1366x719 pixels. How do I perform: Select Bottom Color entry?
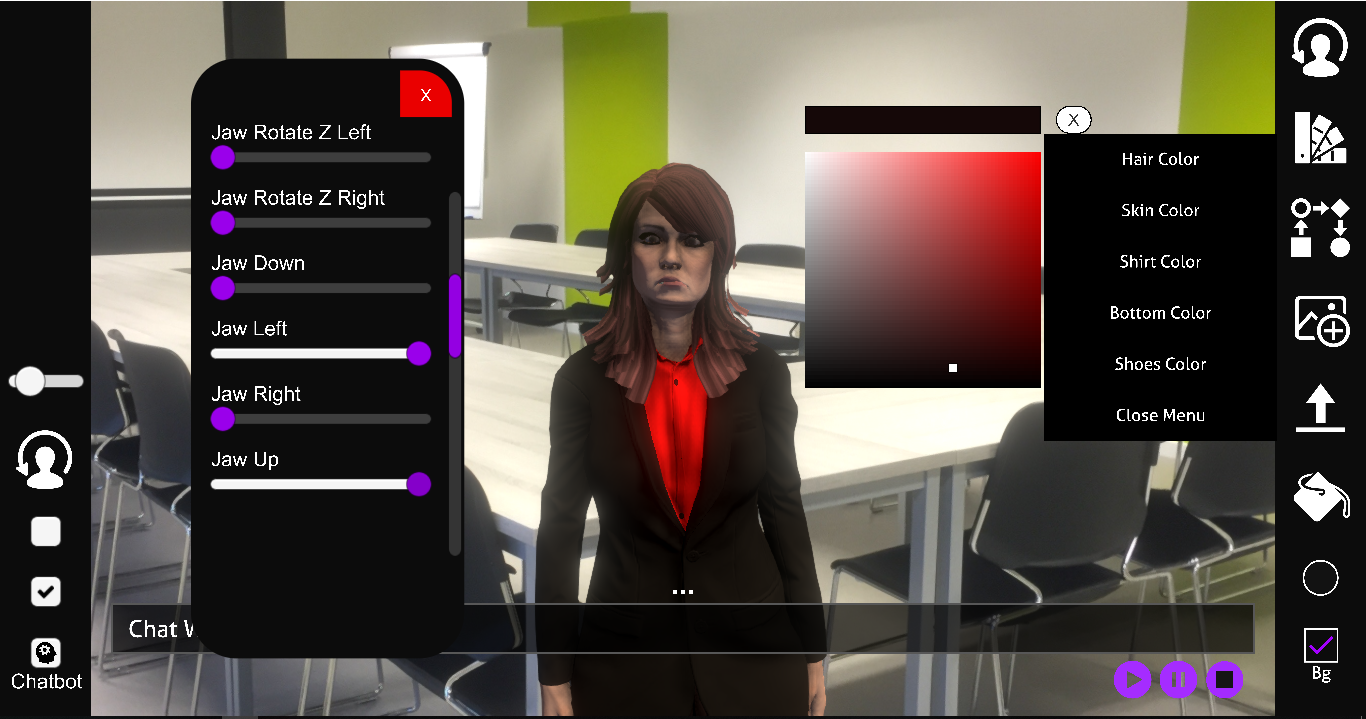(1159, 313)
